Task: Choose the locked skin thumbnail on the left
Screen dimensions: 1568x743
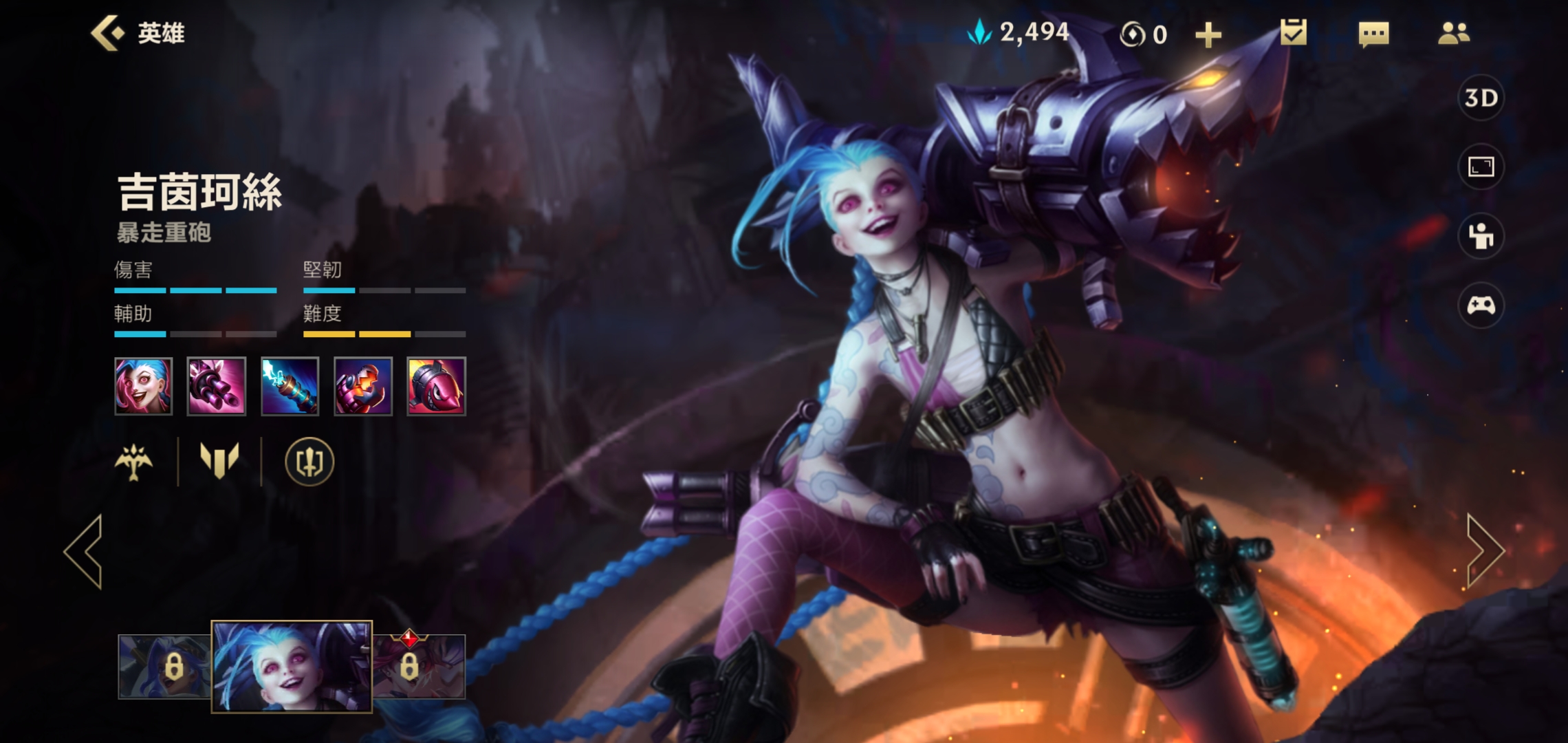Action: pyautogui.click(x=164, y=666)
